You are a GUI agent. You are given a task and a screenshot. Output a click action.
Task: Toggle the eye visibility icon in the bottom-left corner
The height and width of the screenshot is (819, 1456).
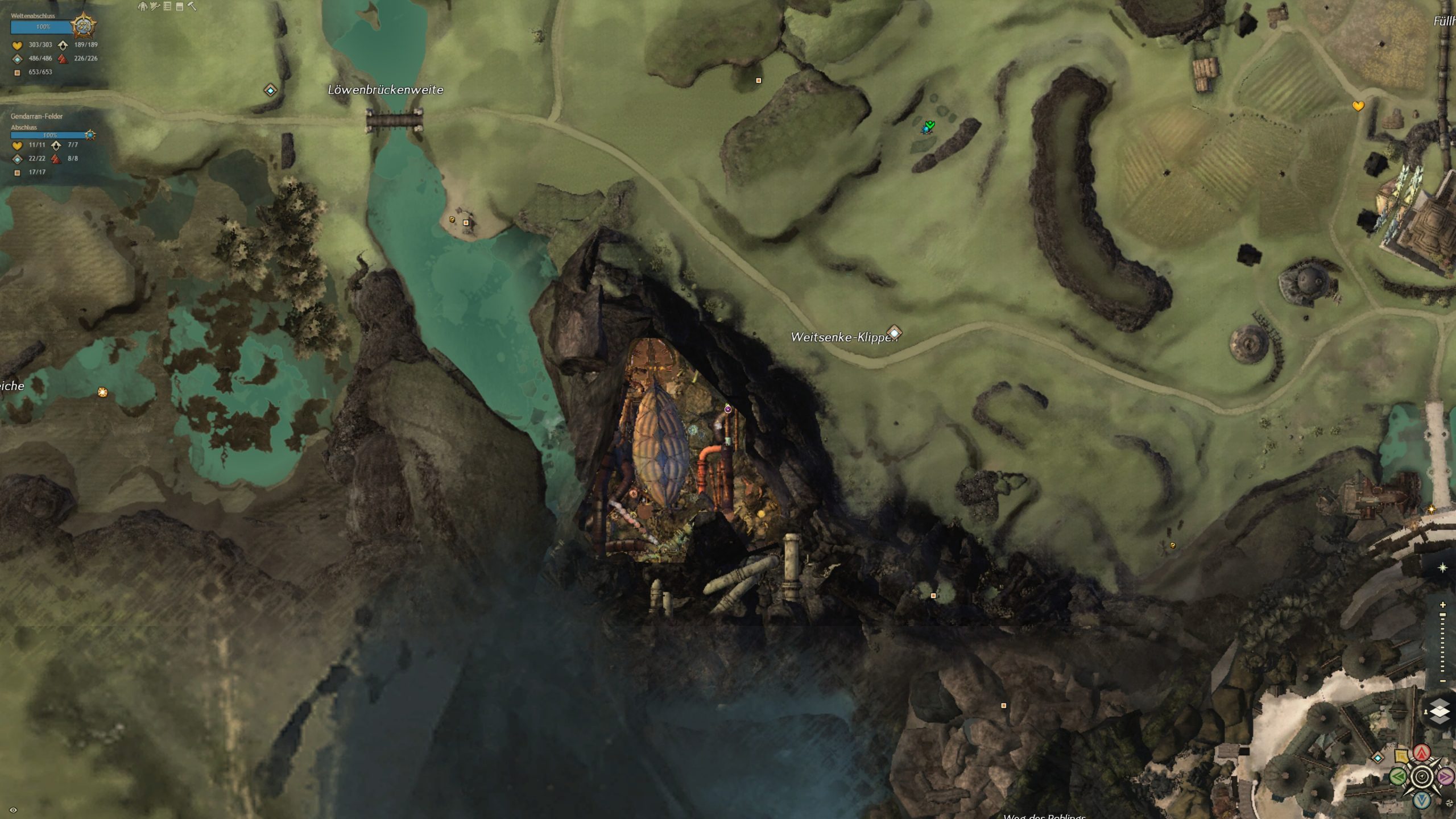tap(14, 810)
